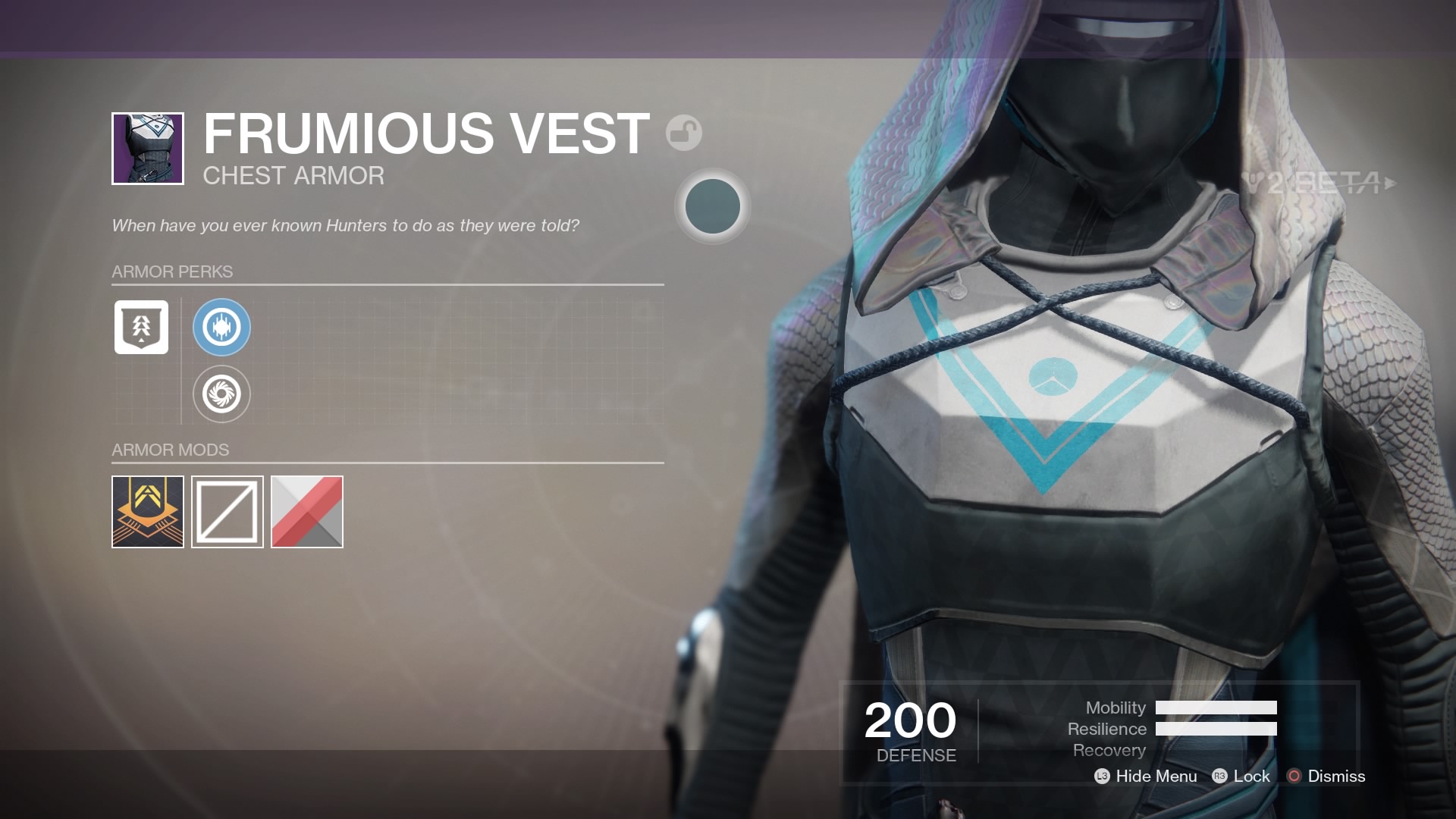1456x819 pixels.
Task: Select the red striped shader mod slot
Action: coord(307,513)
